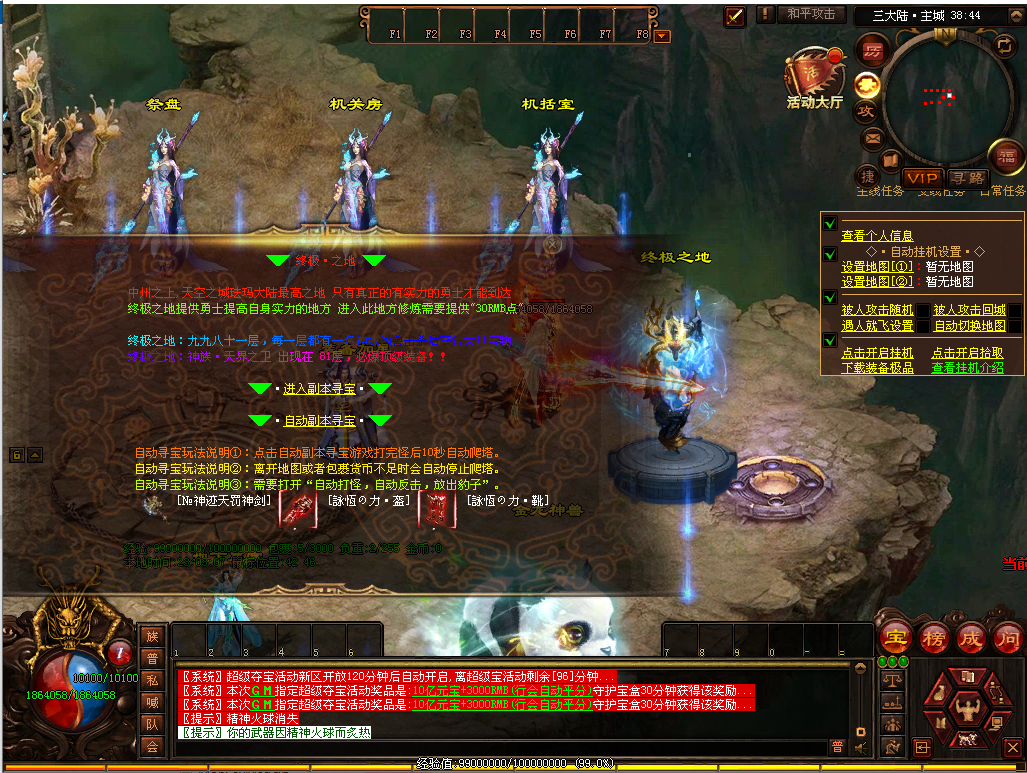Viewport: 1027px width, 773px height.
Task: Activate the 寻路 pathfinding button
Action: [967, 177]
